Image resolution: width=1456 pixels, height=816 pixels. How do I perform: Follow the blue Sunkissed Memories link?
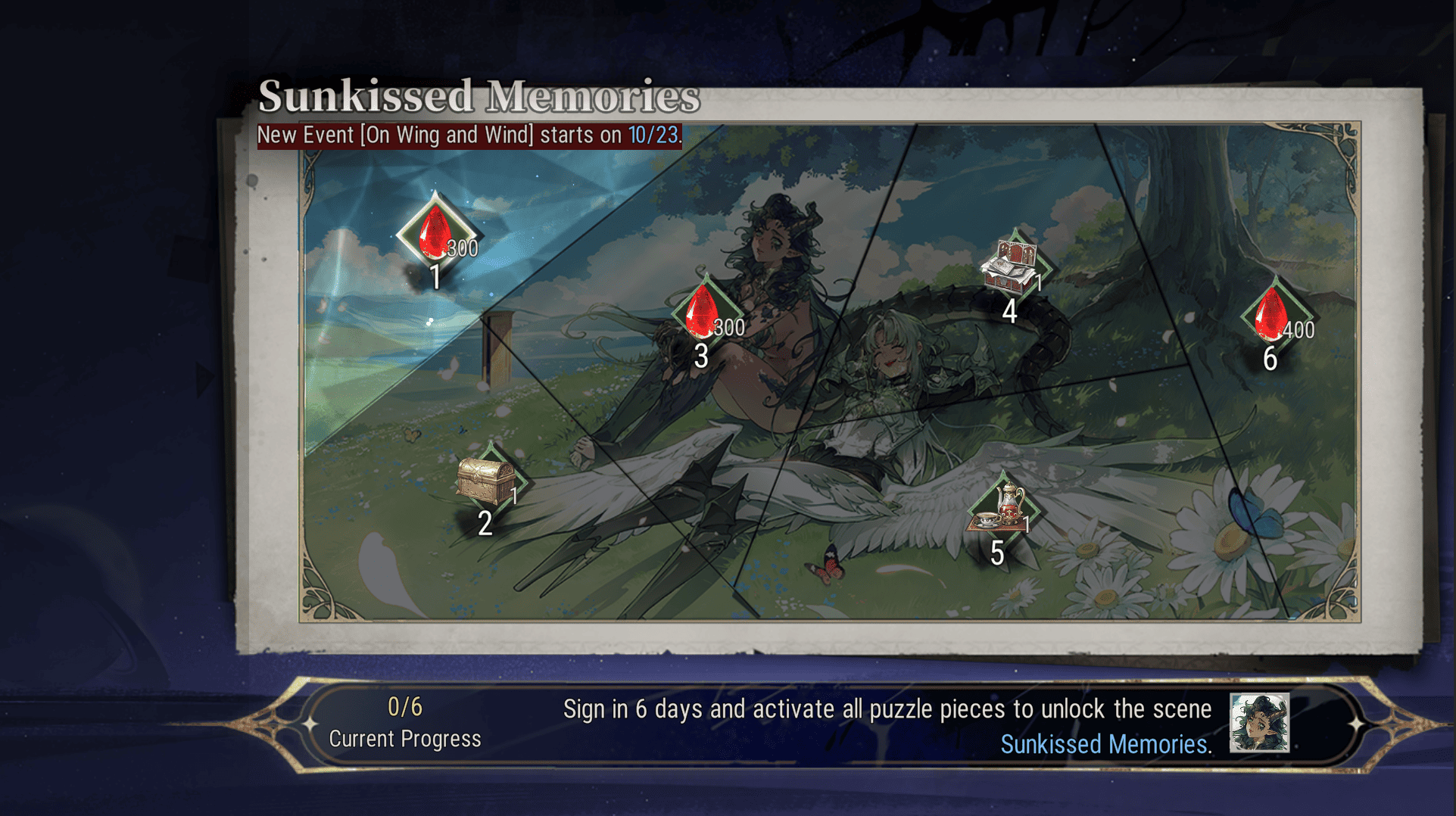[x=1103, y=745]
